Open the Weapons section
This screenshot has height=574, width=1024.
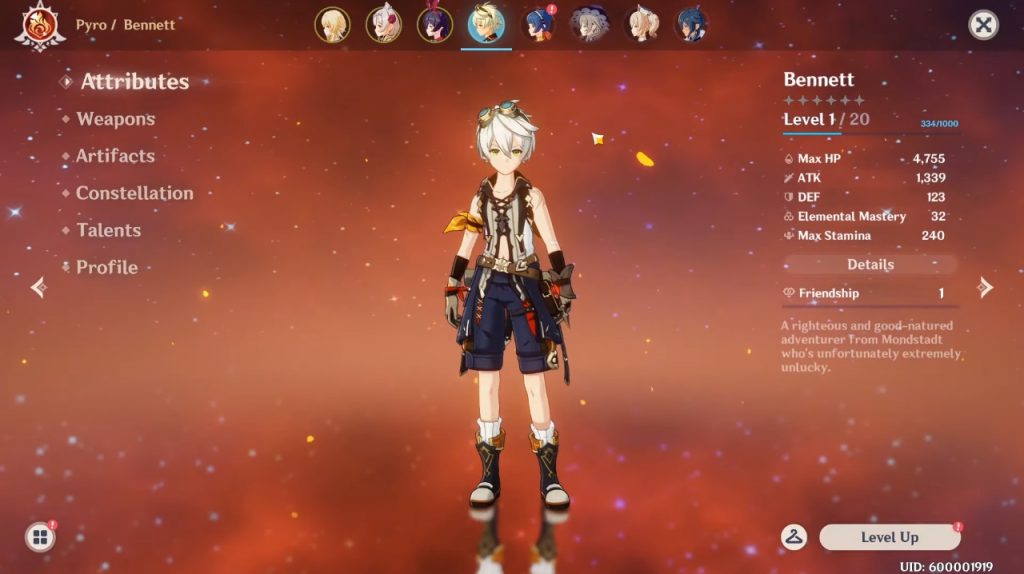[115, 119]
